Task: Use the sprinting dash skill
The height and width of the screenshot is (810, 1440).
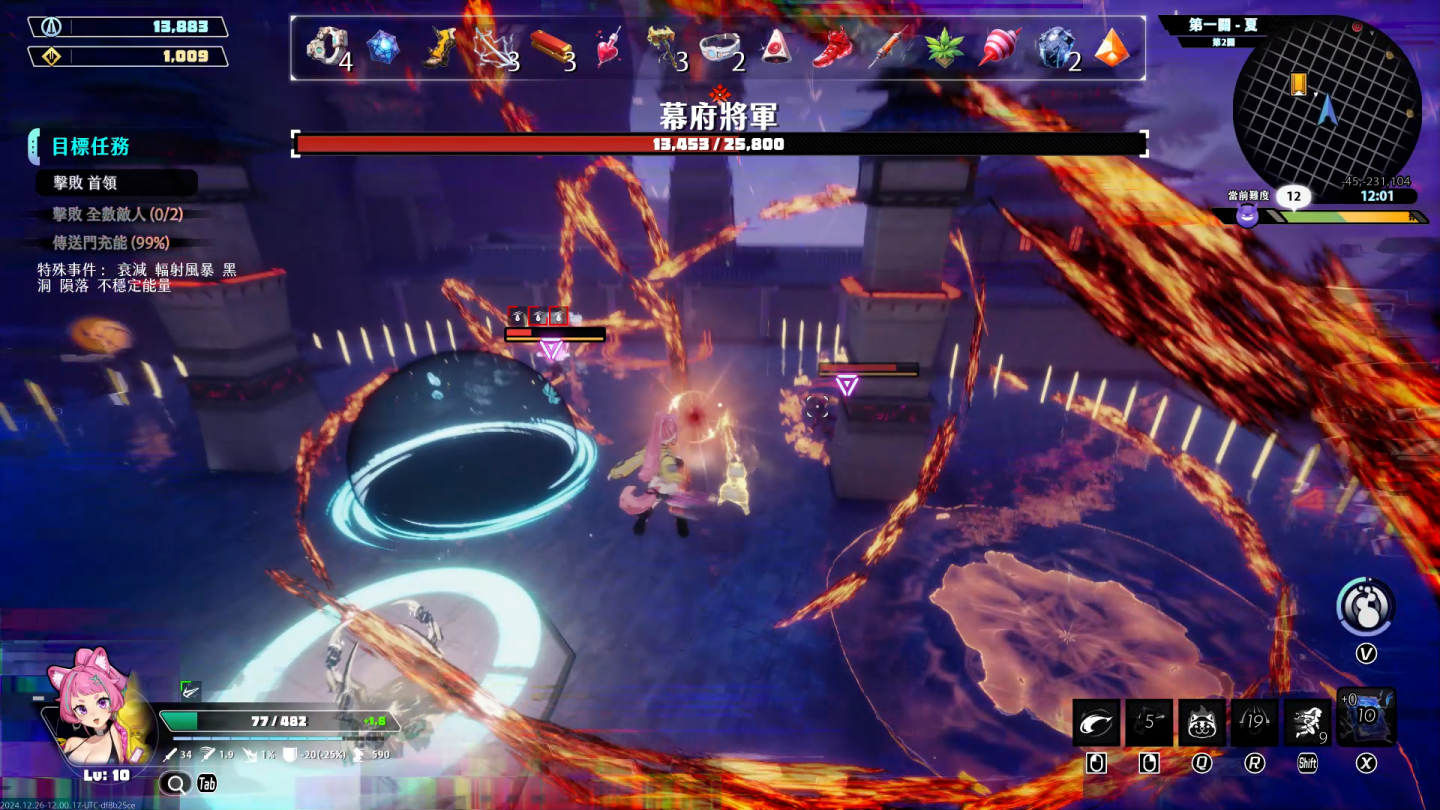Action: coord(1307,722)
